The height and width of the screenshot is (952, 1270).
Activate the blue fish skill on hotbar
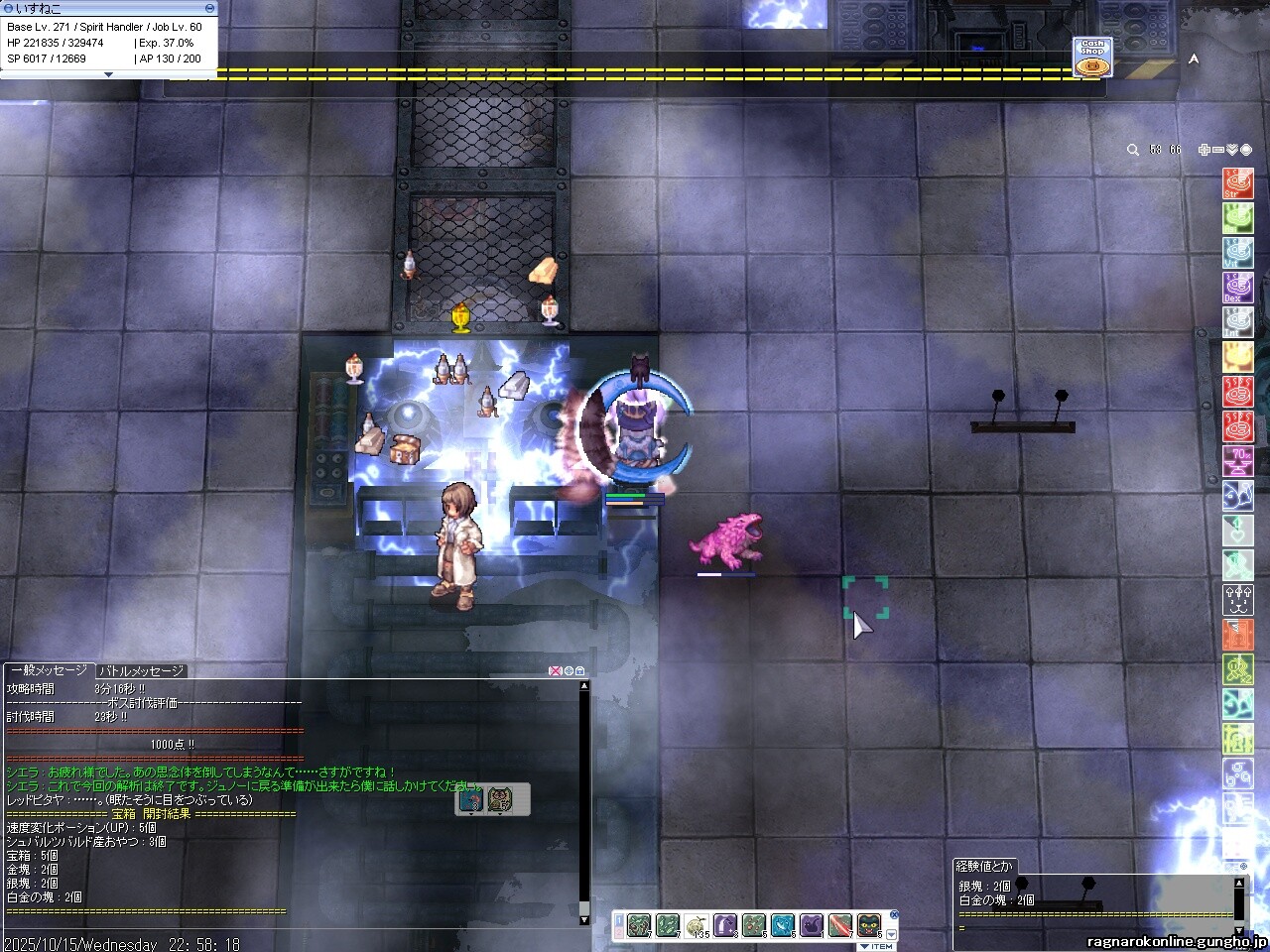tap(783, 925)
